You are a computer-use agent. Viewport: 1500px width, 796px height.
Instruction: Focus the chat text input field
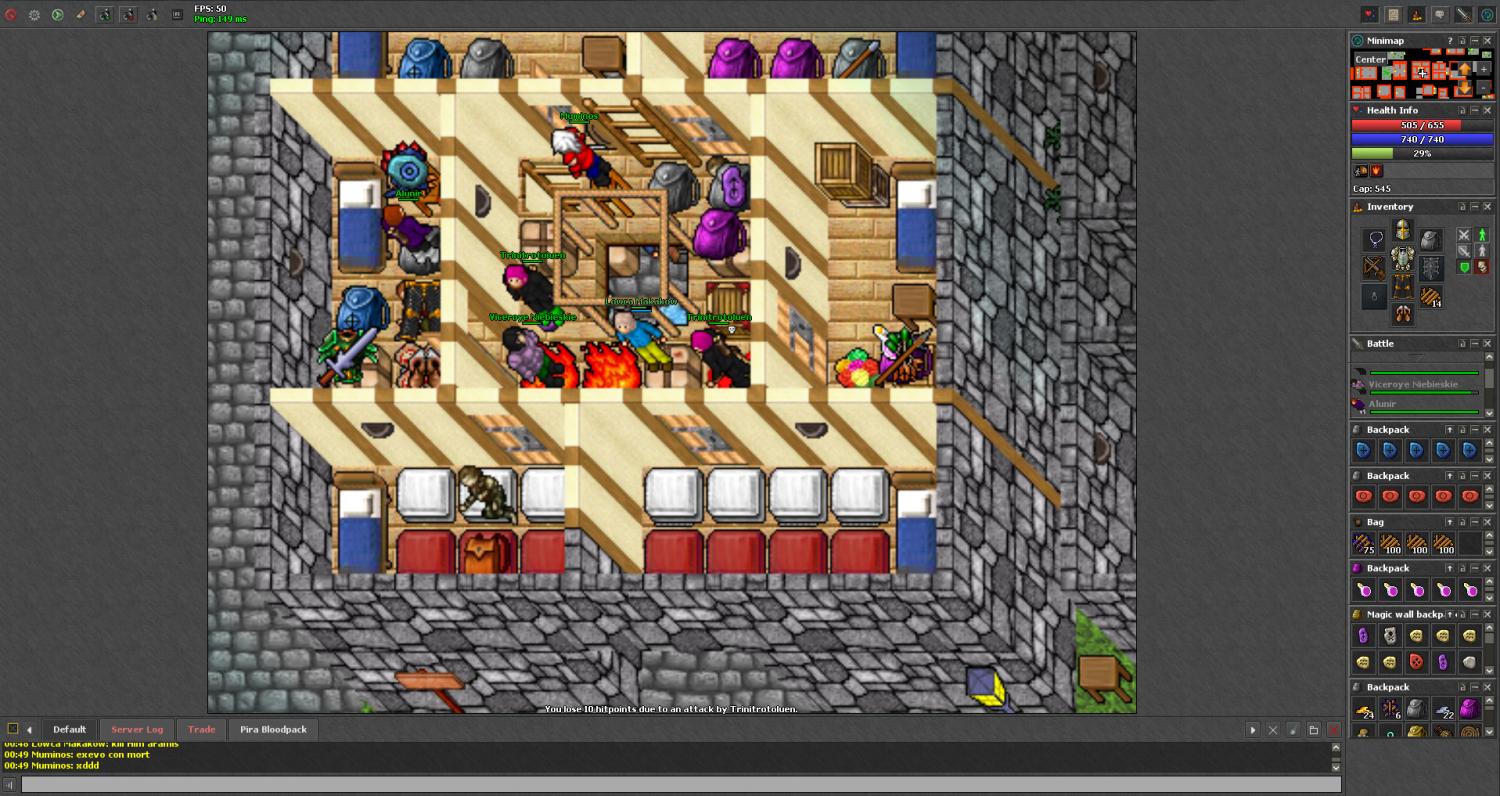coord(680,785)
